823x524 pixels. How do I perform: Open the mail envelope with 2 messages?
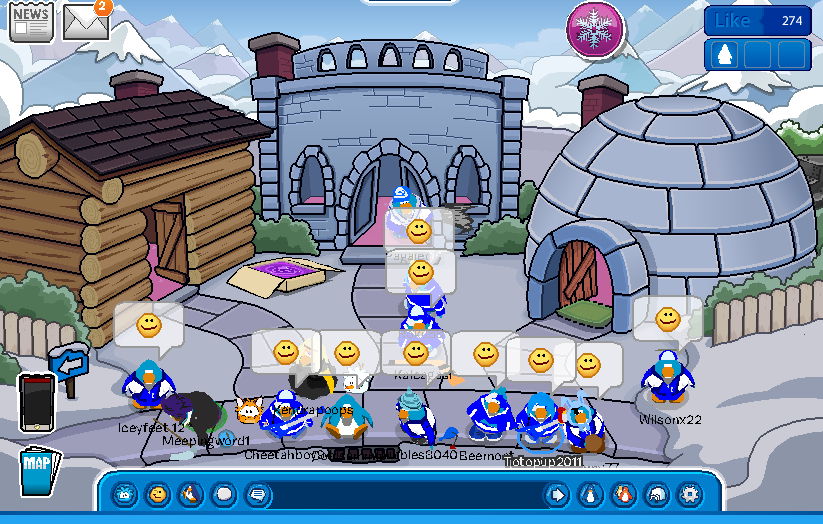pos(86,21)
